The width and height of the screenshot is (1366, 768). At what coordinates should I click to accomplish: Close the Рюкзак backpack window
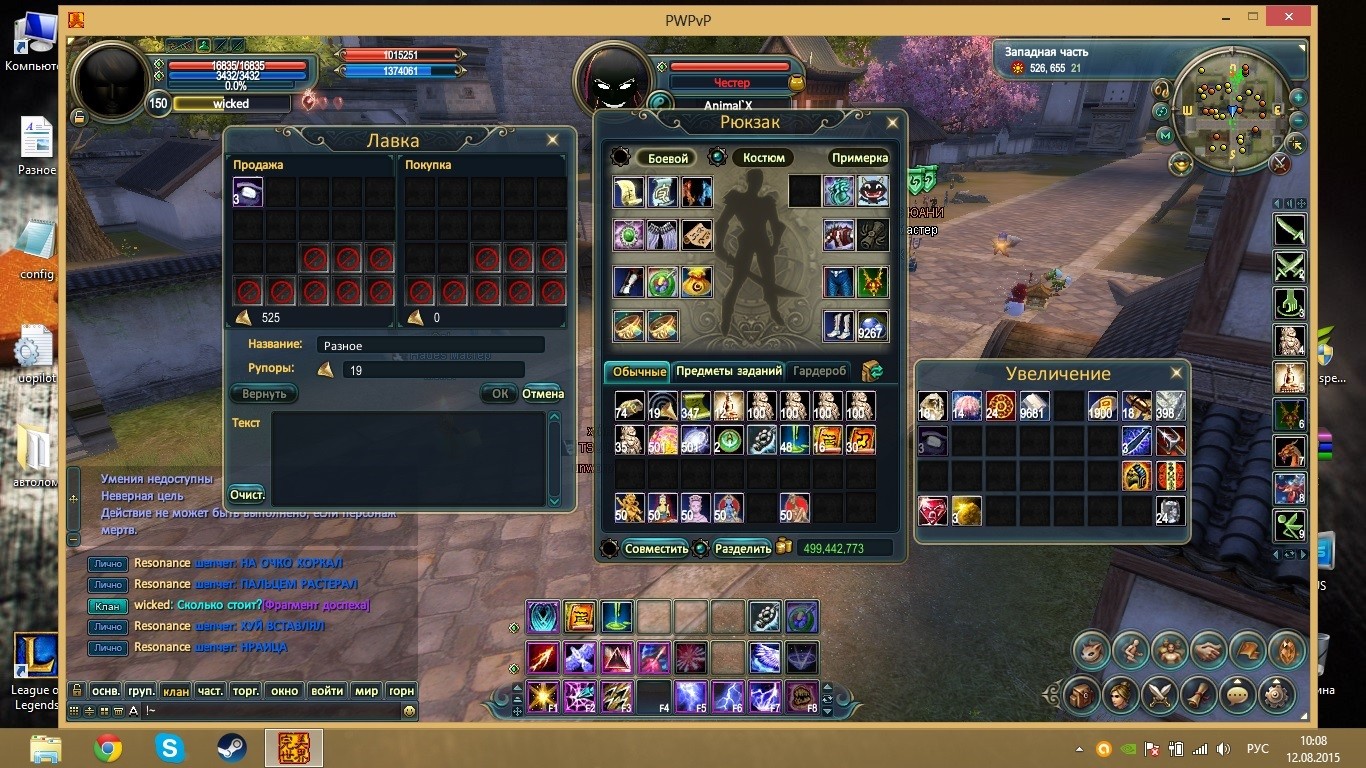tap(893, 123)
